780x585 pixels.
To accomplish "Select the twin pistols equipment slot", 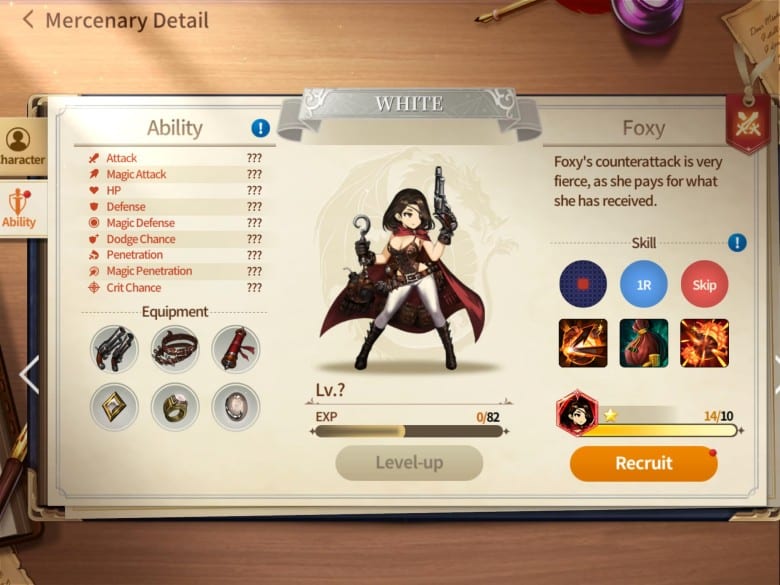I will [115, 349].
